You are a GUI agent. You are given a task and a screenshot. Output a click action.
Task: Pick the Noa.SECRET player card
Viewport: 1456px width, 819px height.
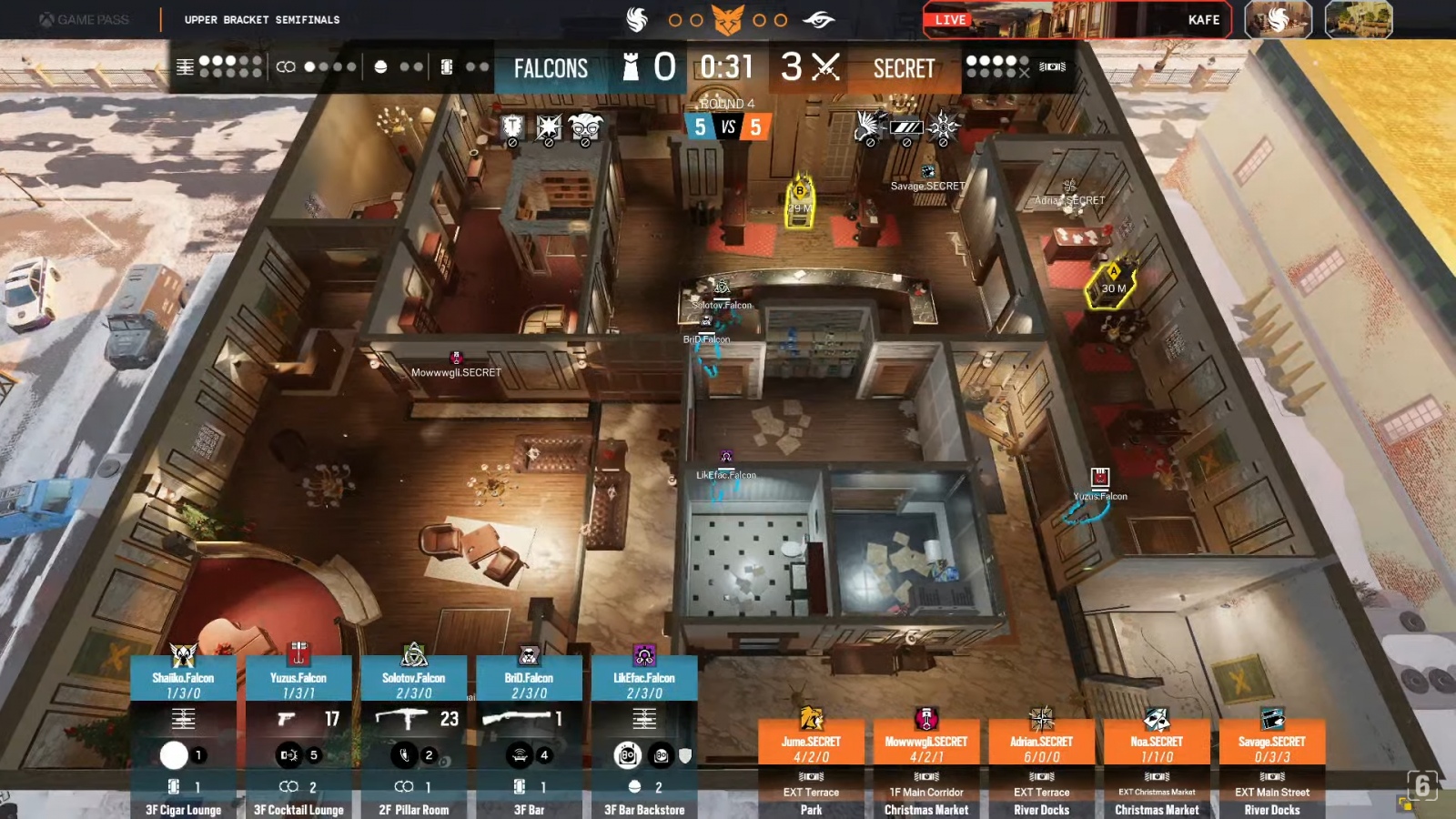[x=1157, y=748]
